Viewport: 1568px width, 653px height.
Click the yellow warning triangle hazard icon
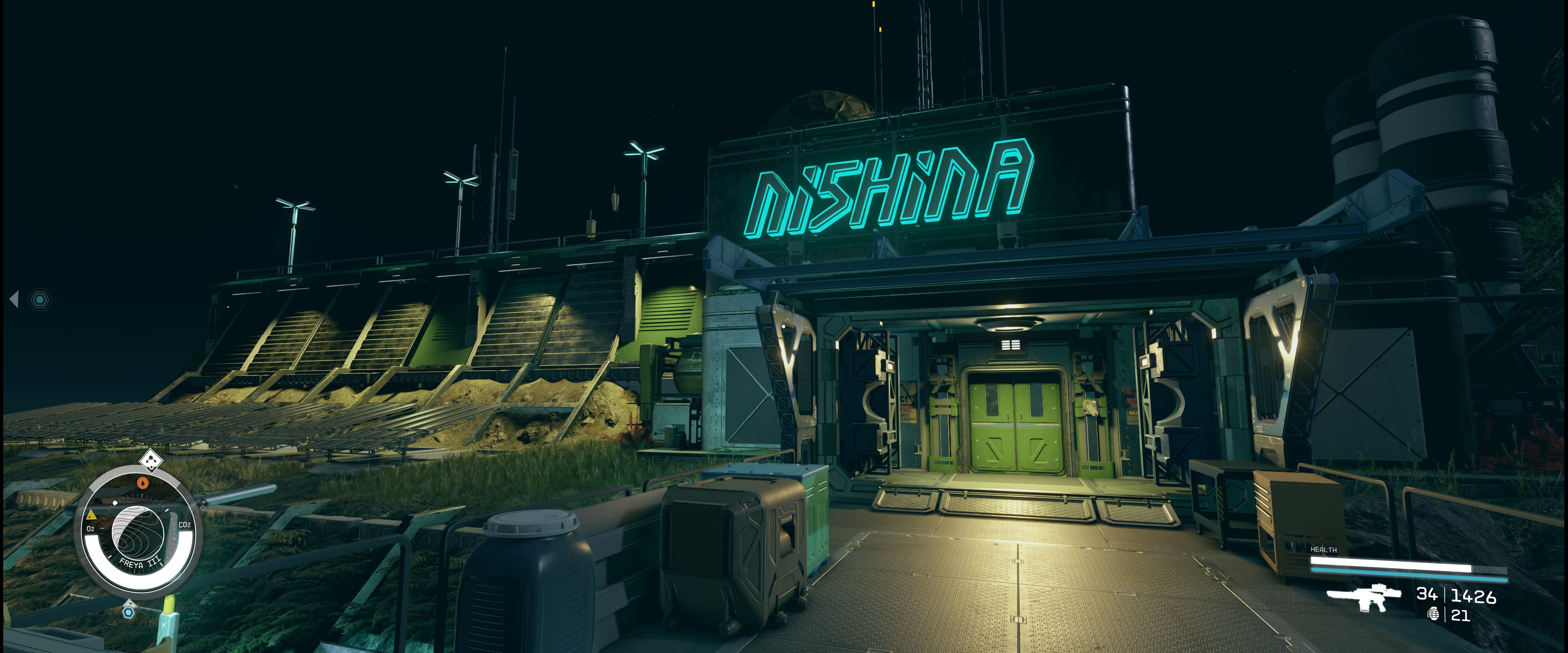pos(91,515)
